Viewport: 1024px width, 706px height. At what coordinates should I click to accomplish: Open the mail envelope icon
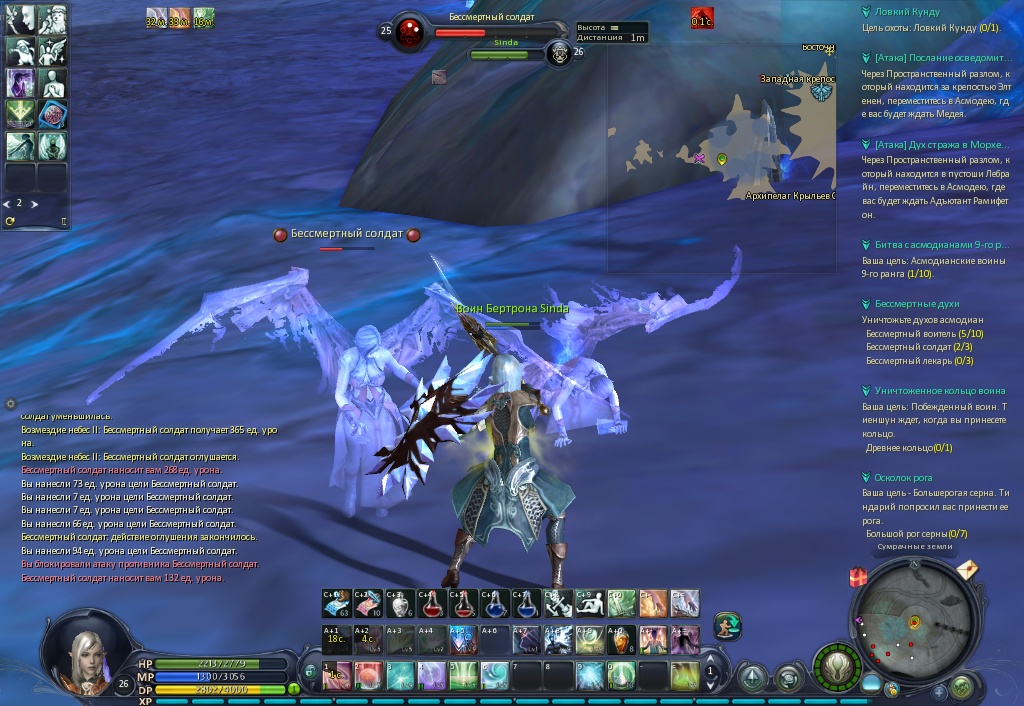coord(967,571)
